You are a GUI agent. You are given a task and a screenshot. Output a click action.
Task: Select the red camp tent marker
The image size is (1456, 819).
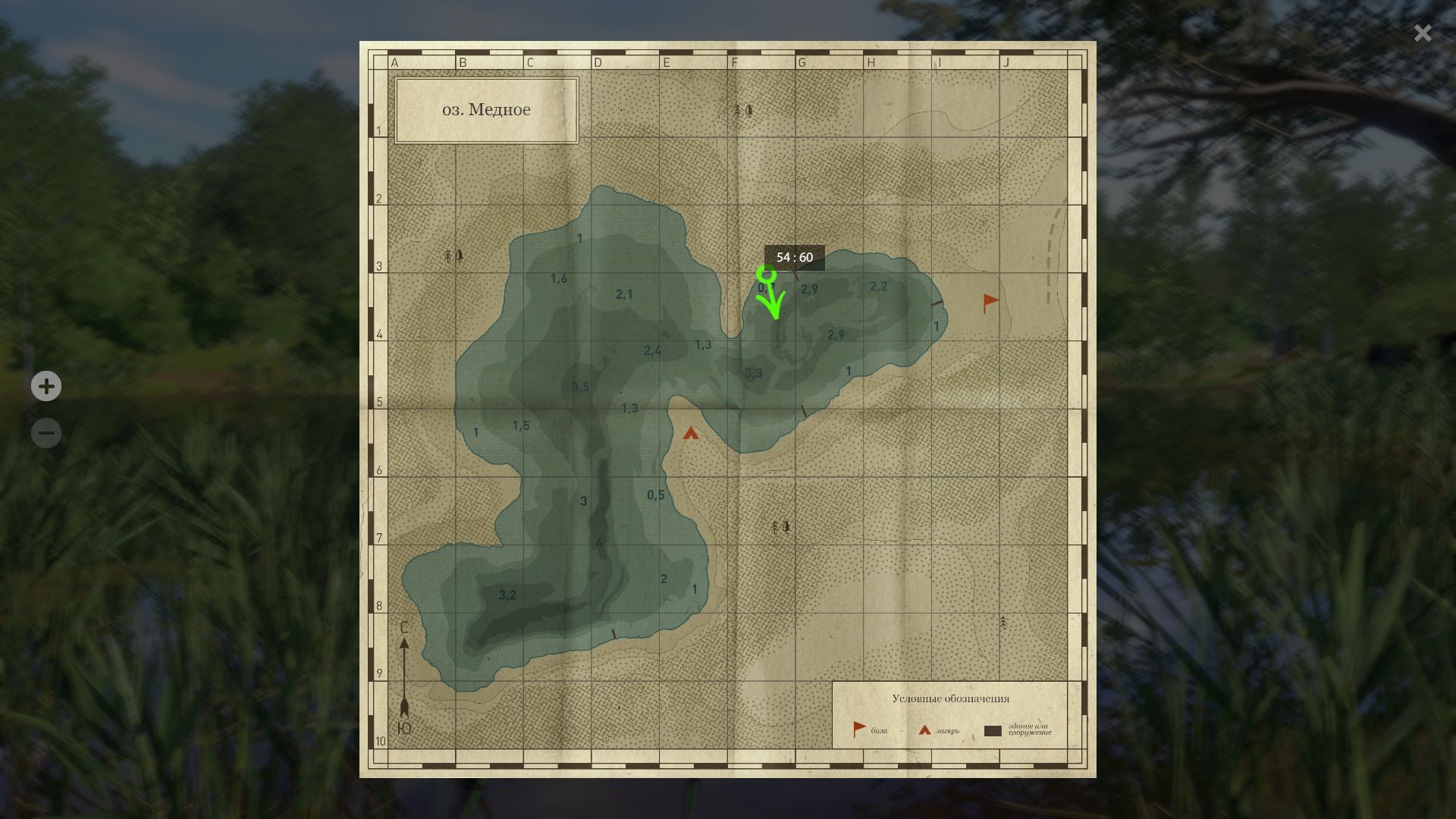tap(690, 434)
